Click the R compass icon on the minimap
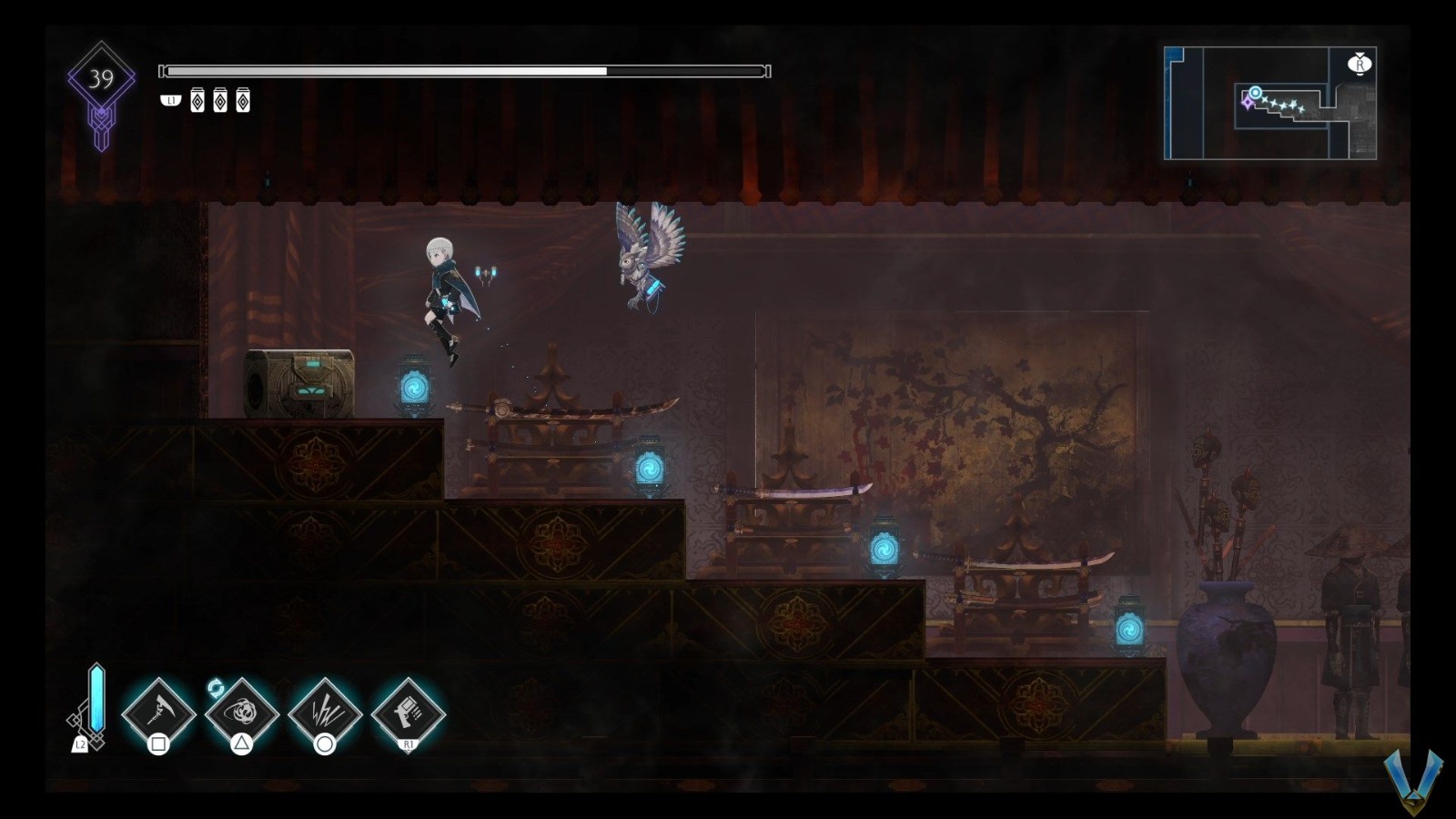1456x819 pixels. [x=1360, y=65]
